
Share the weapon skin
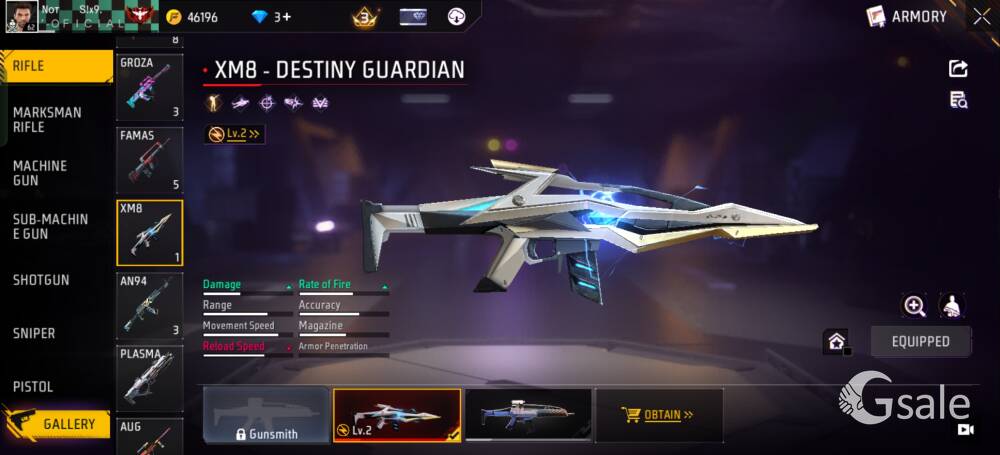[x=958, y=68]
